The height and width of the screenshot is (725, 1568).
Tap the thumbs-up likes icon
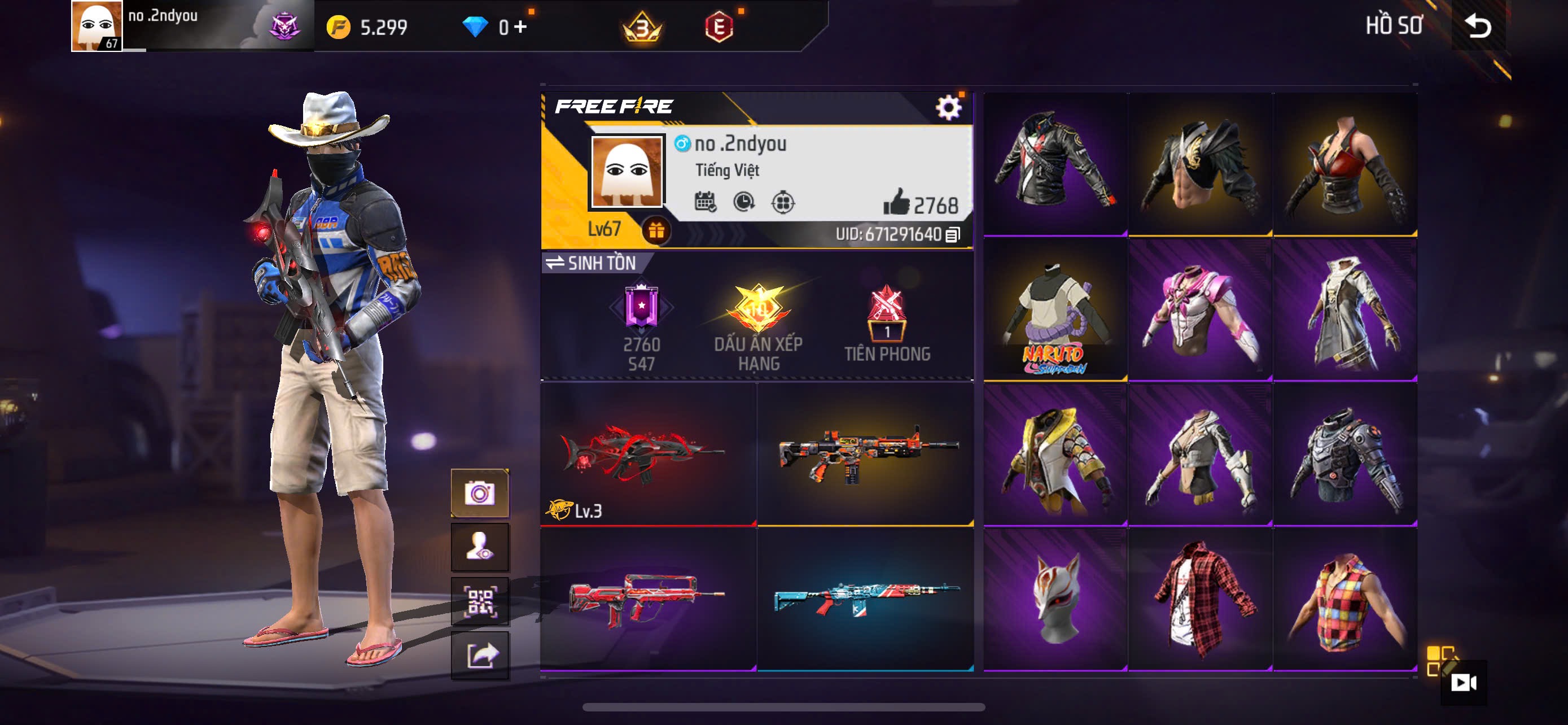(x=896, y=202)
